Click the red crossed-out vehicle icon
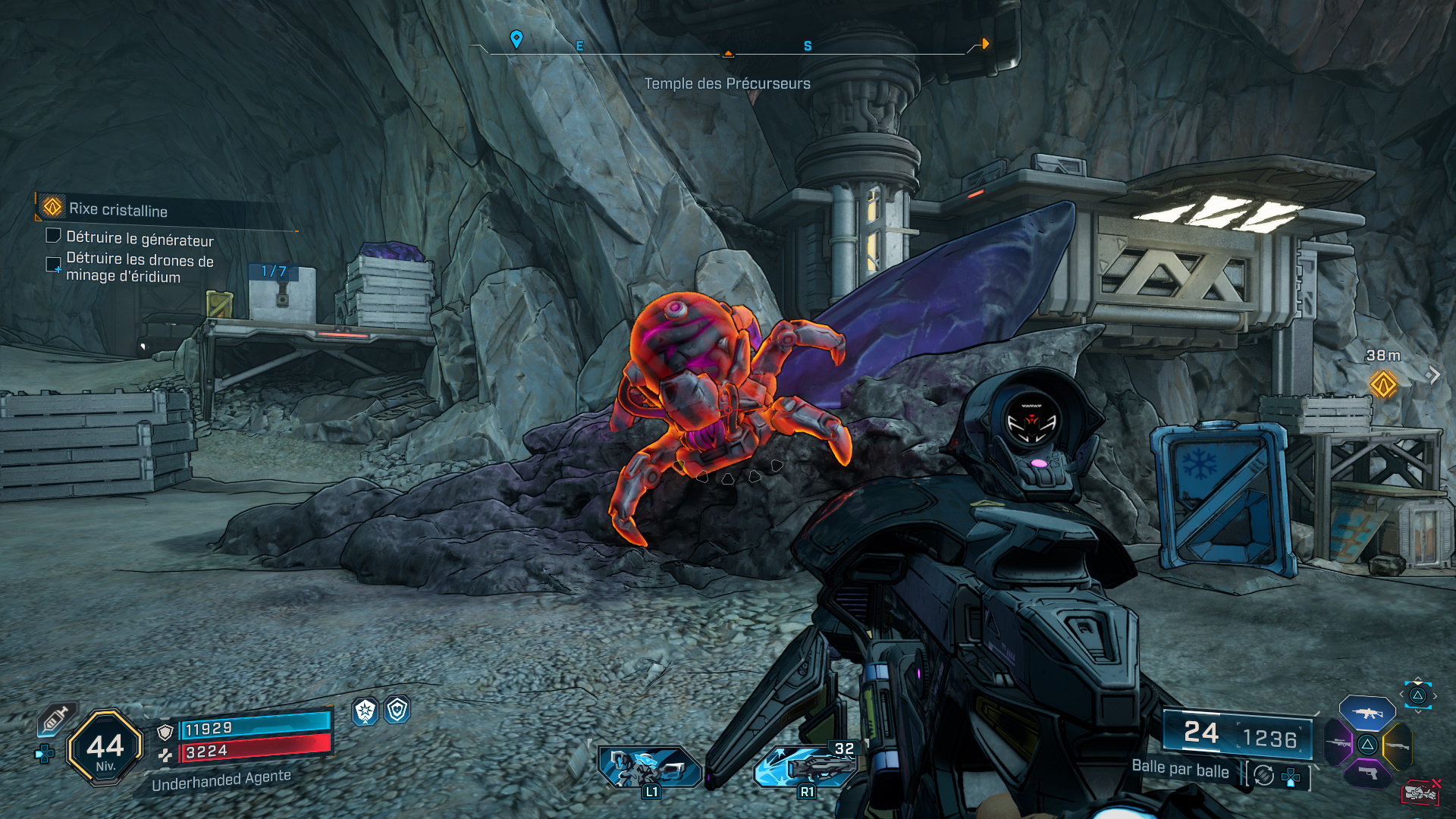Image resolution: width=1456 pixels, height=819 pixels. tap(1420, 792)
